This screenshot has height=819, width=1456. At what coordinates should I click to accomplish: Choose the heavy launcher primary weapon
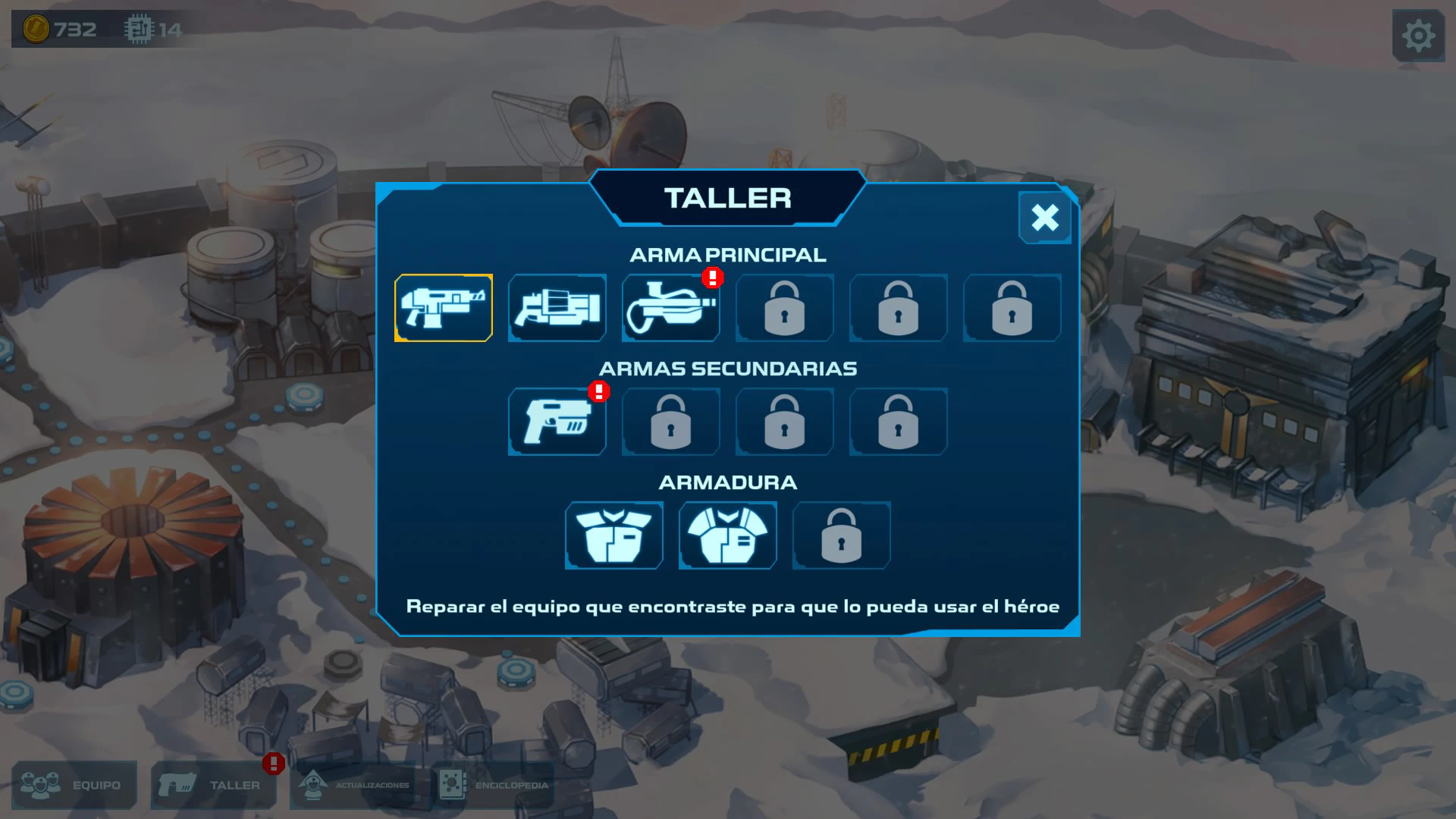(x=557, y=308)
